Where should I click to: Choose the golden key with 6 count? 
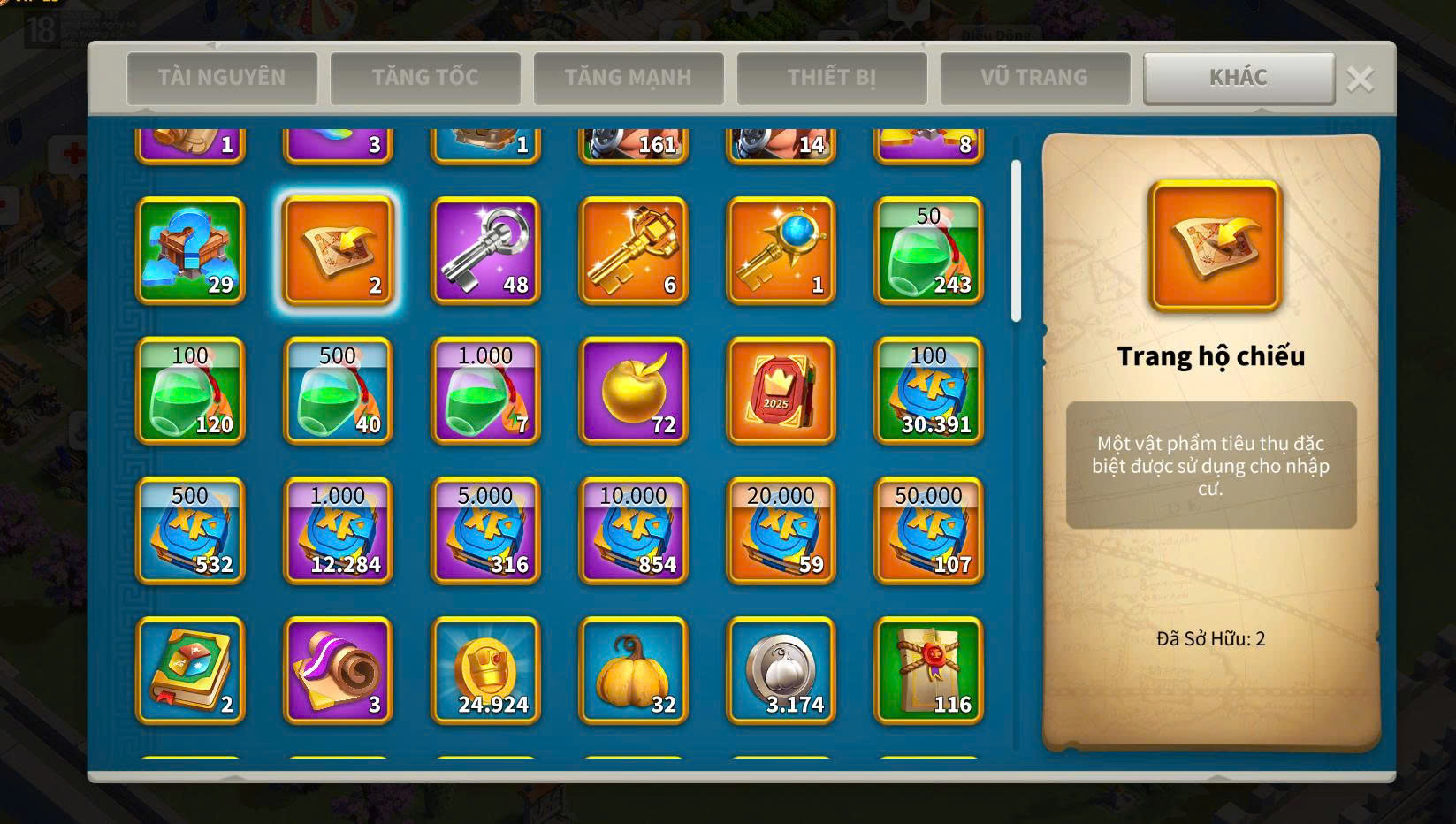tap(633, 251)
